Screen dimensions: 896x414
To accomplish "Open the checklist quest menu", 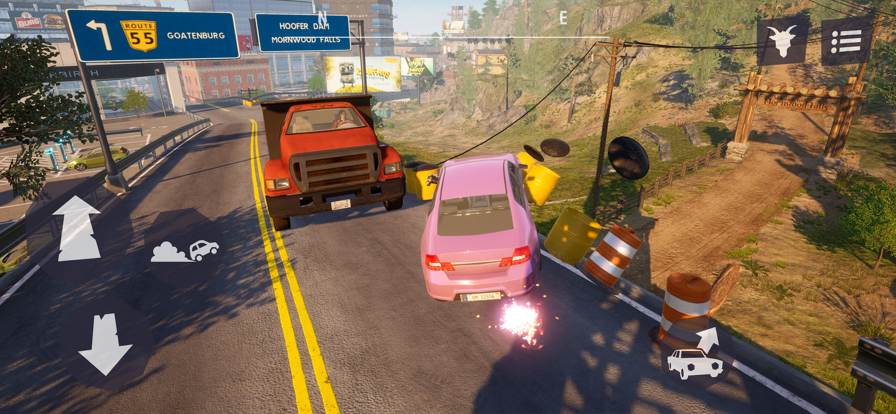I will [847, 41].
